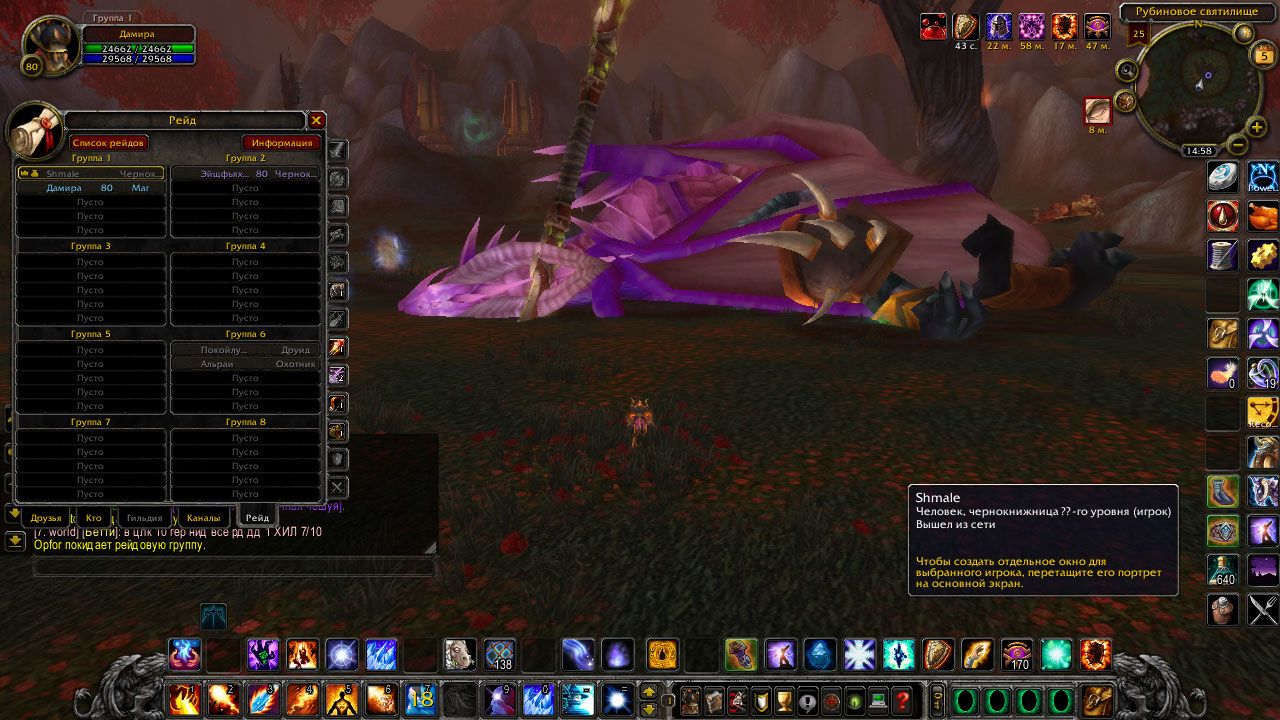
Task: Open the Кто tab
Action: tap(94, 518)
